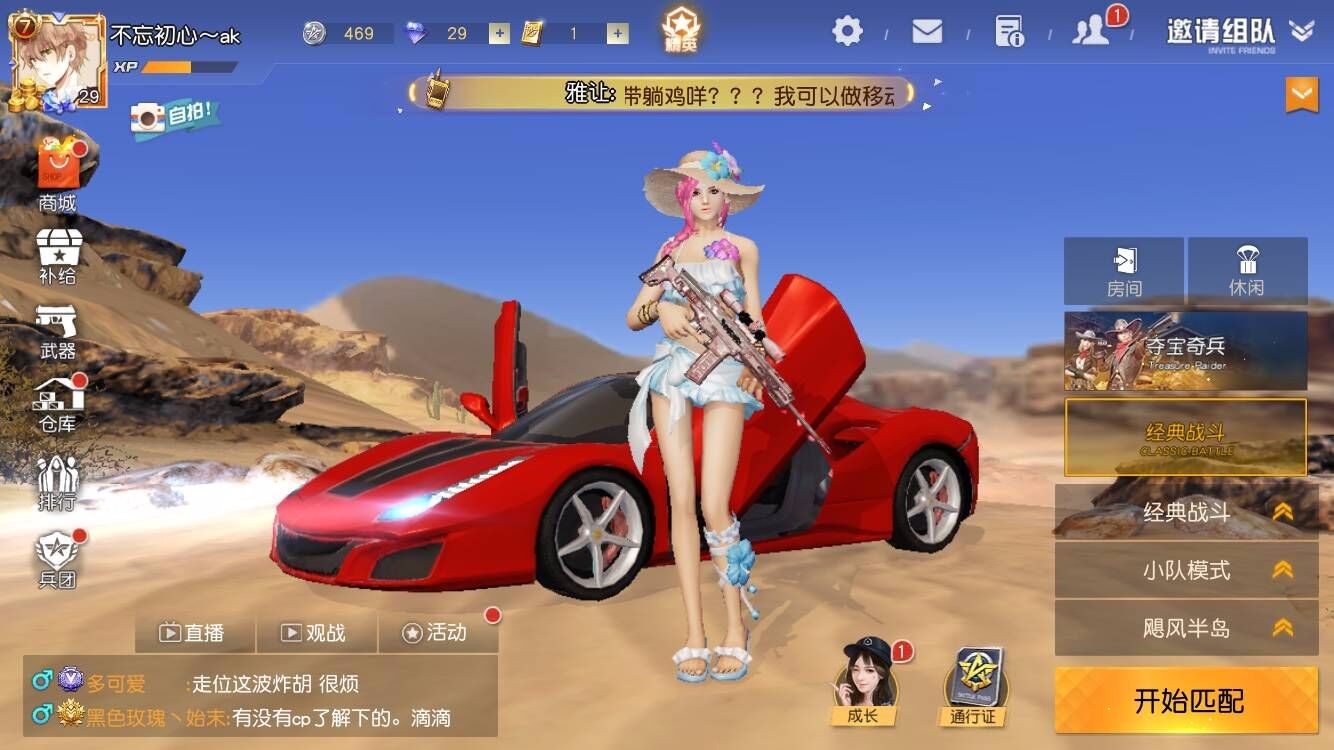Collapse the announcement with orange chevron
The width and height of the screenshot is (1334, 750).
coord(1300,95)
